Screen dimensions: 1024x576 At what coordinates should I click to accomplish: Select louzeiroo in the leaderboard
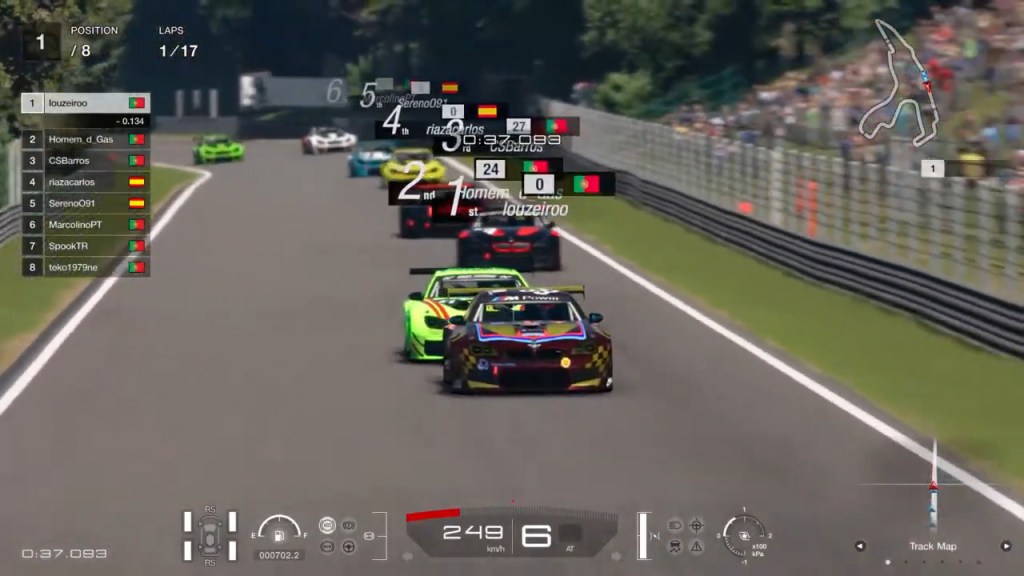coord(86,103)
